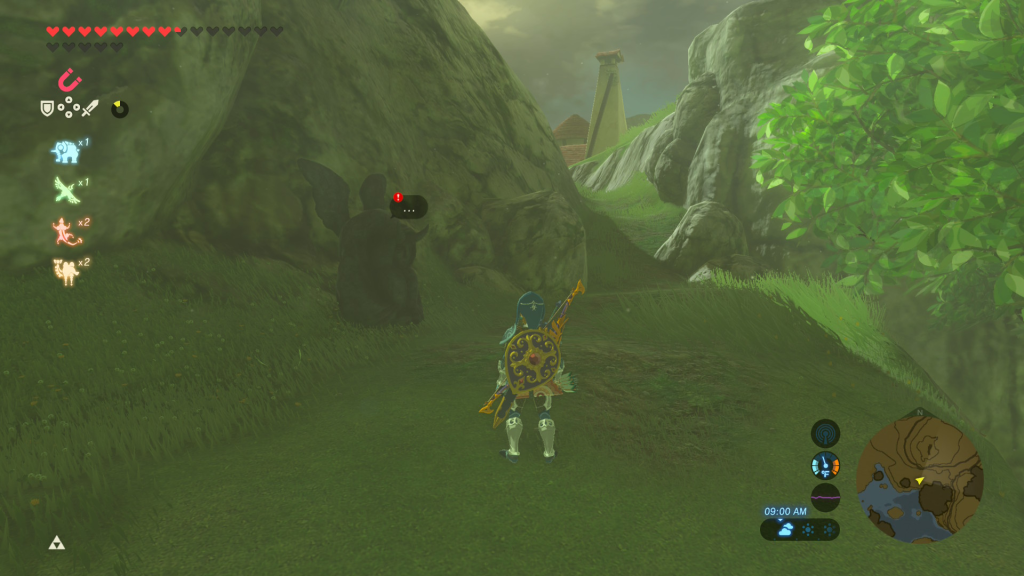The image size is (1024, 576).
Task: Click the blue elephant champion ability icon
Action: pos(65,151)
